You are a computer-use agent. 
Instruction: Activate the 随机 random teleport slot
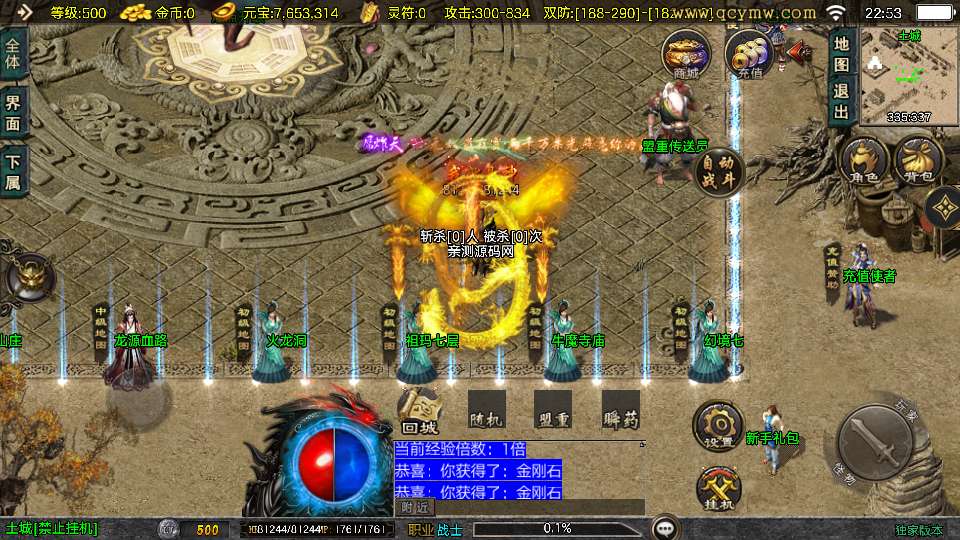486,410
